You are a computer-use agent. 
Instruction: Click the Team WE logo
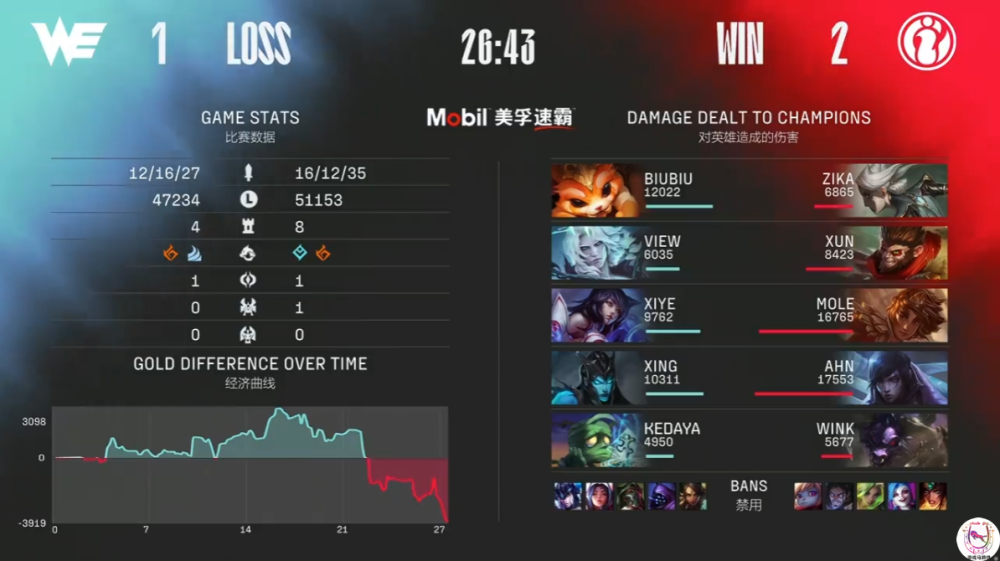[69, 43]
